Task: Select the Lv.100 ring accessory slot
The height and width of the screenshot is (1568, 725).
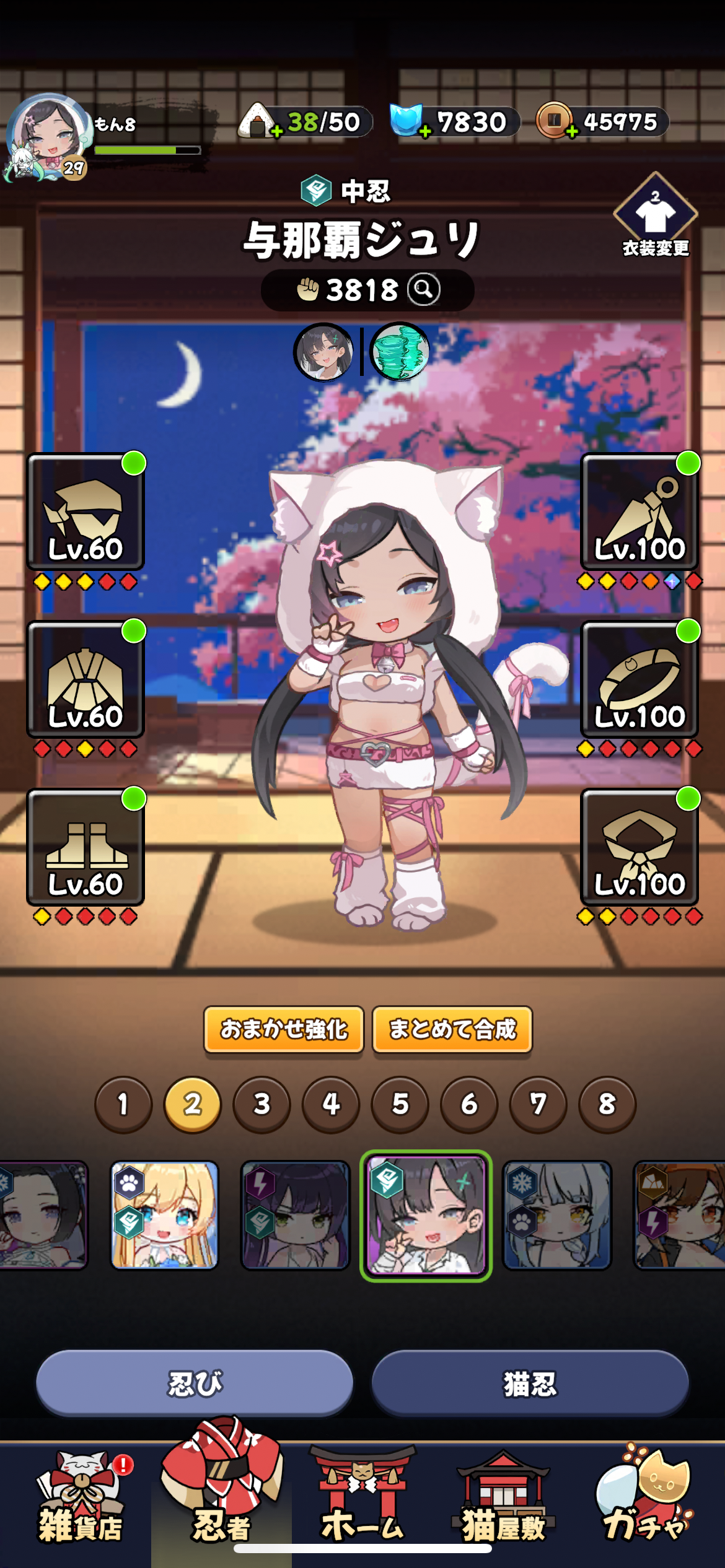Action: (639, 680)
